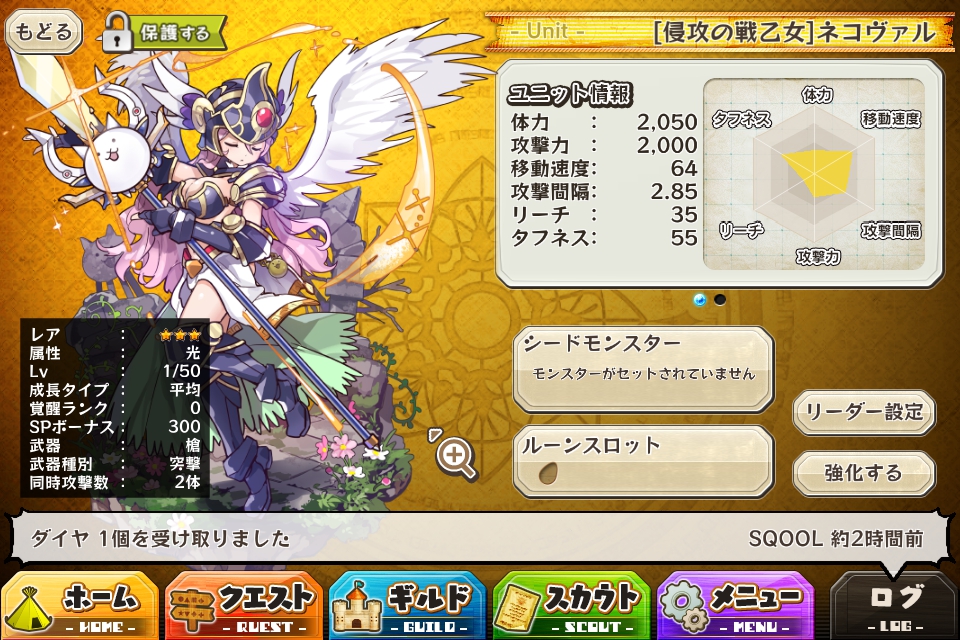Zoom the character art with the magnifier icon

[456, 457]
